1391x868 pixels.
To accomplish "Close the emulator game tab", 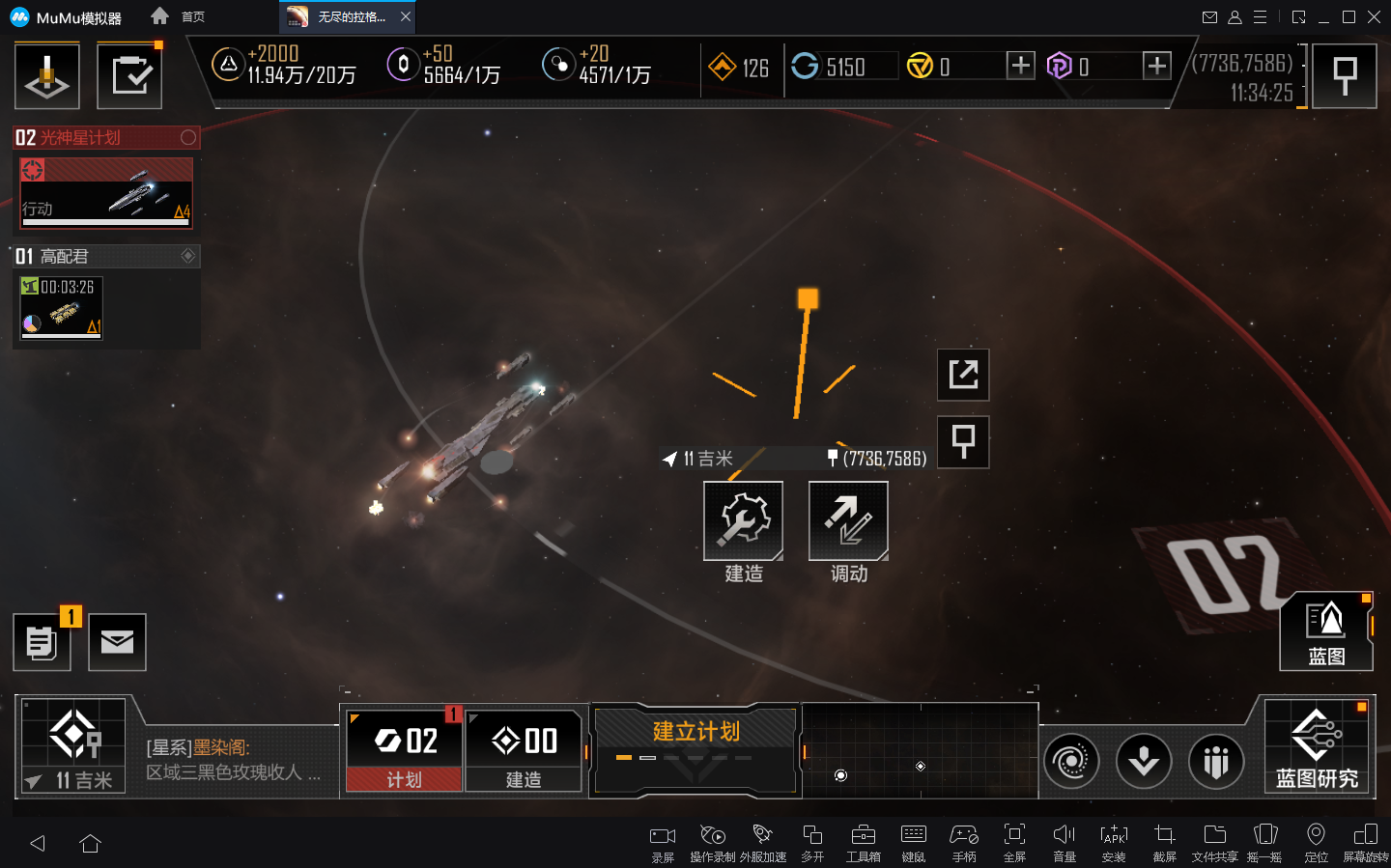I will click(406, 16).
